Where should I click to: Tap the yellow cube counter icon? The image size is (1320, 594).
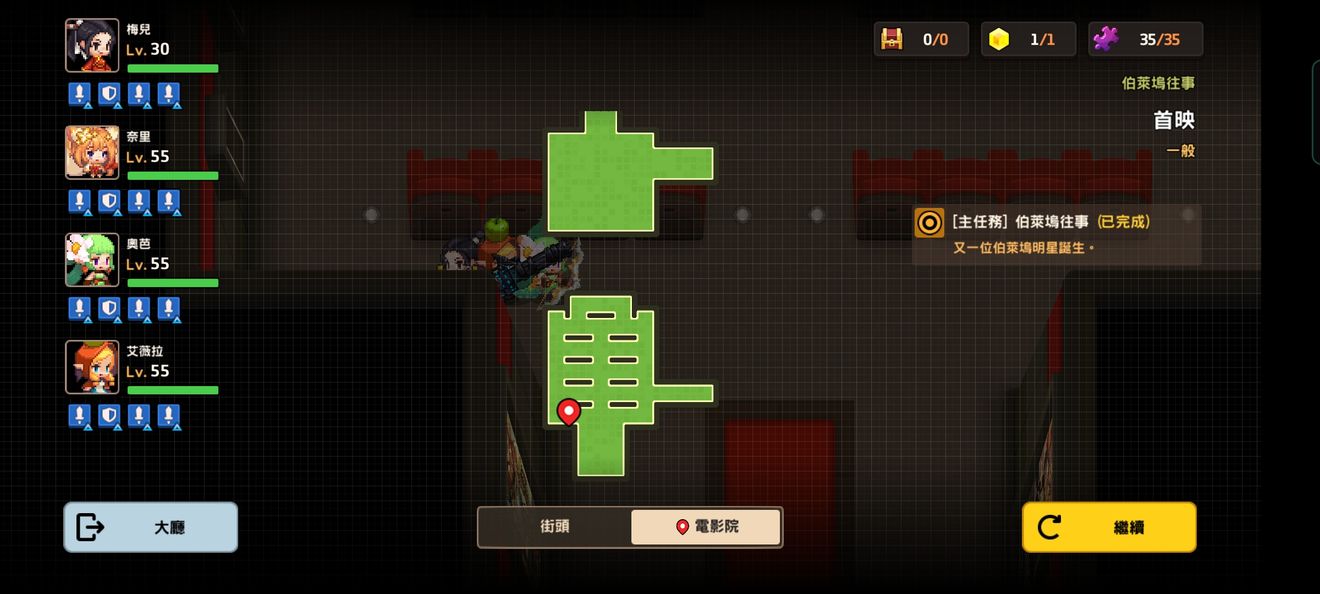coord(999,39)
